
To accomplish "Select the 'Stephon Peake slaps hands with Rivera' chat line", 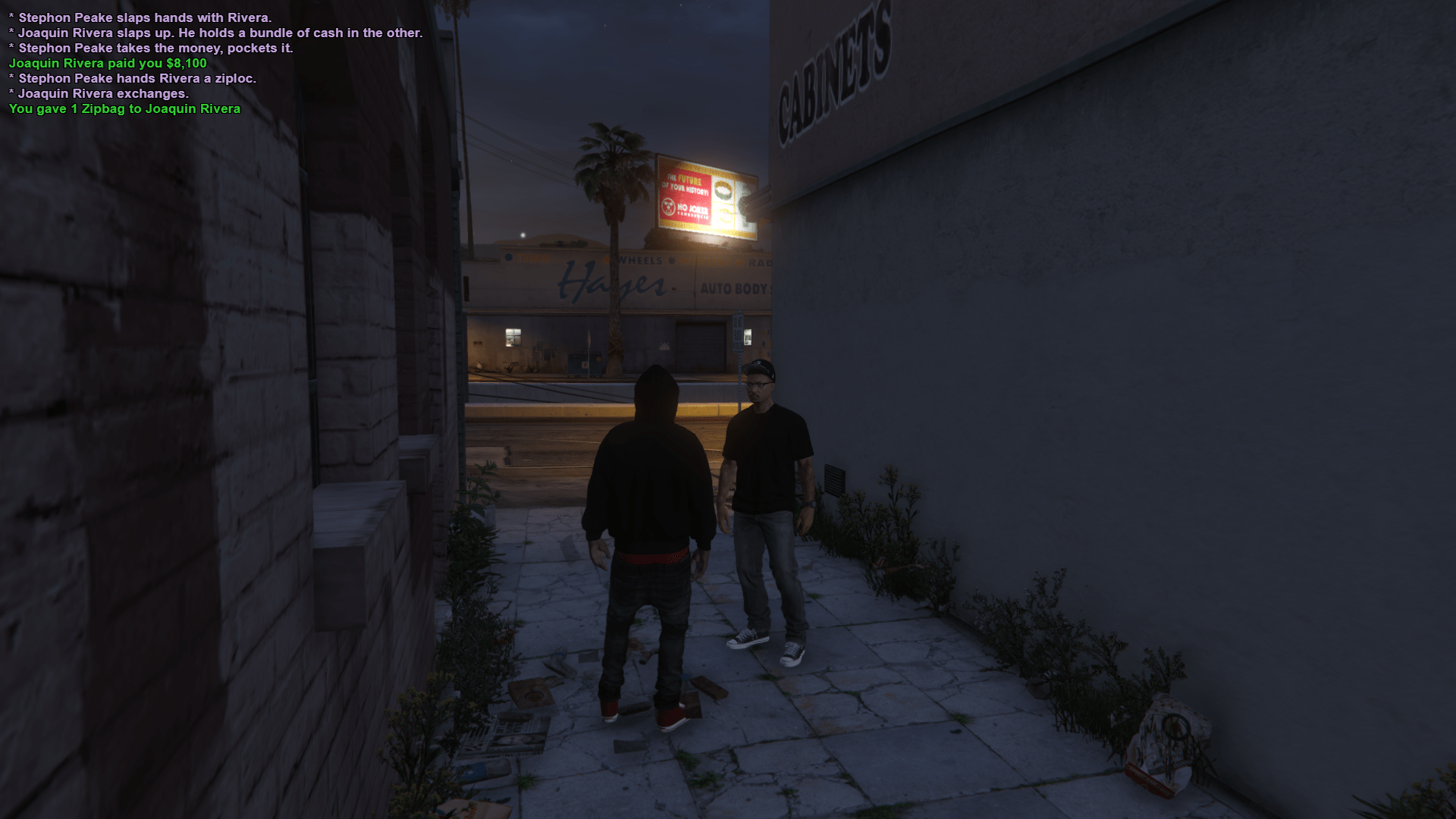I will pos(140,17).
